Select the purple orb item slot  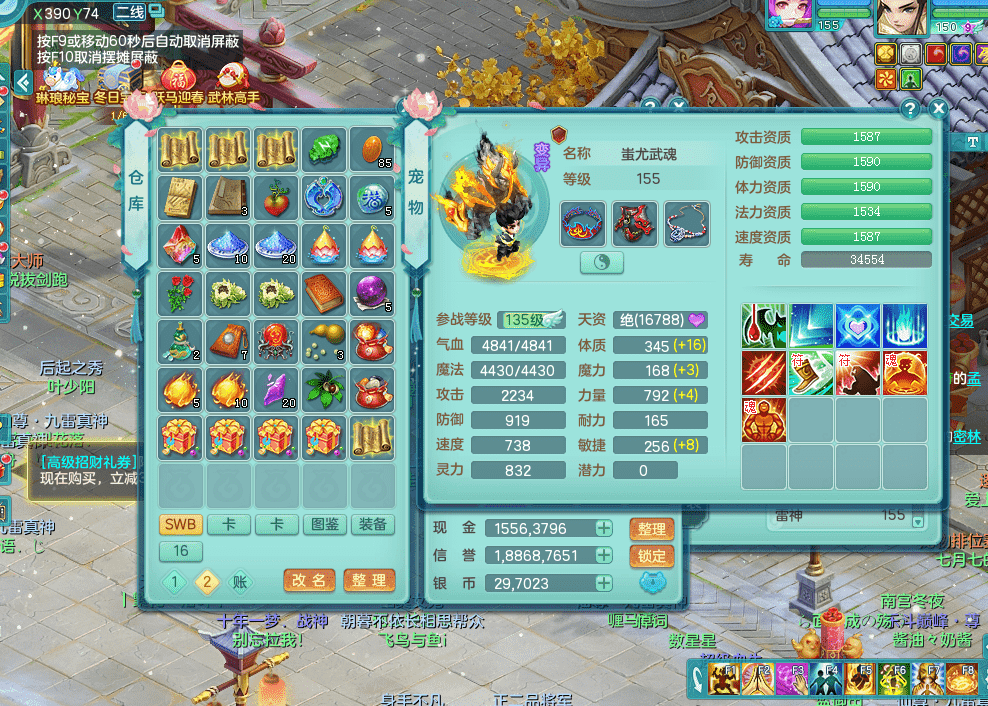click(x=373, y=293)
